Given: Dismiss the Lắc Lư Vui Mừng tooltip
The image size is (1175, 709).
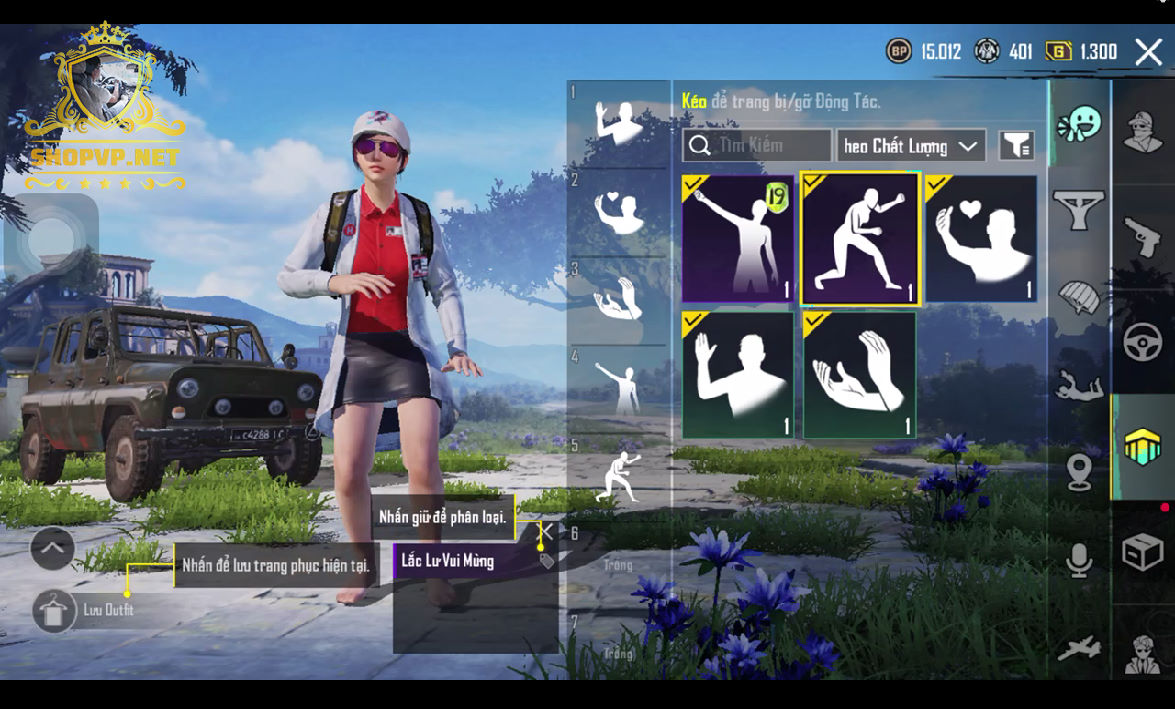Looking at the screenshot, I should tap(547, 531).
